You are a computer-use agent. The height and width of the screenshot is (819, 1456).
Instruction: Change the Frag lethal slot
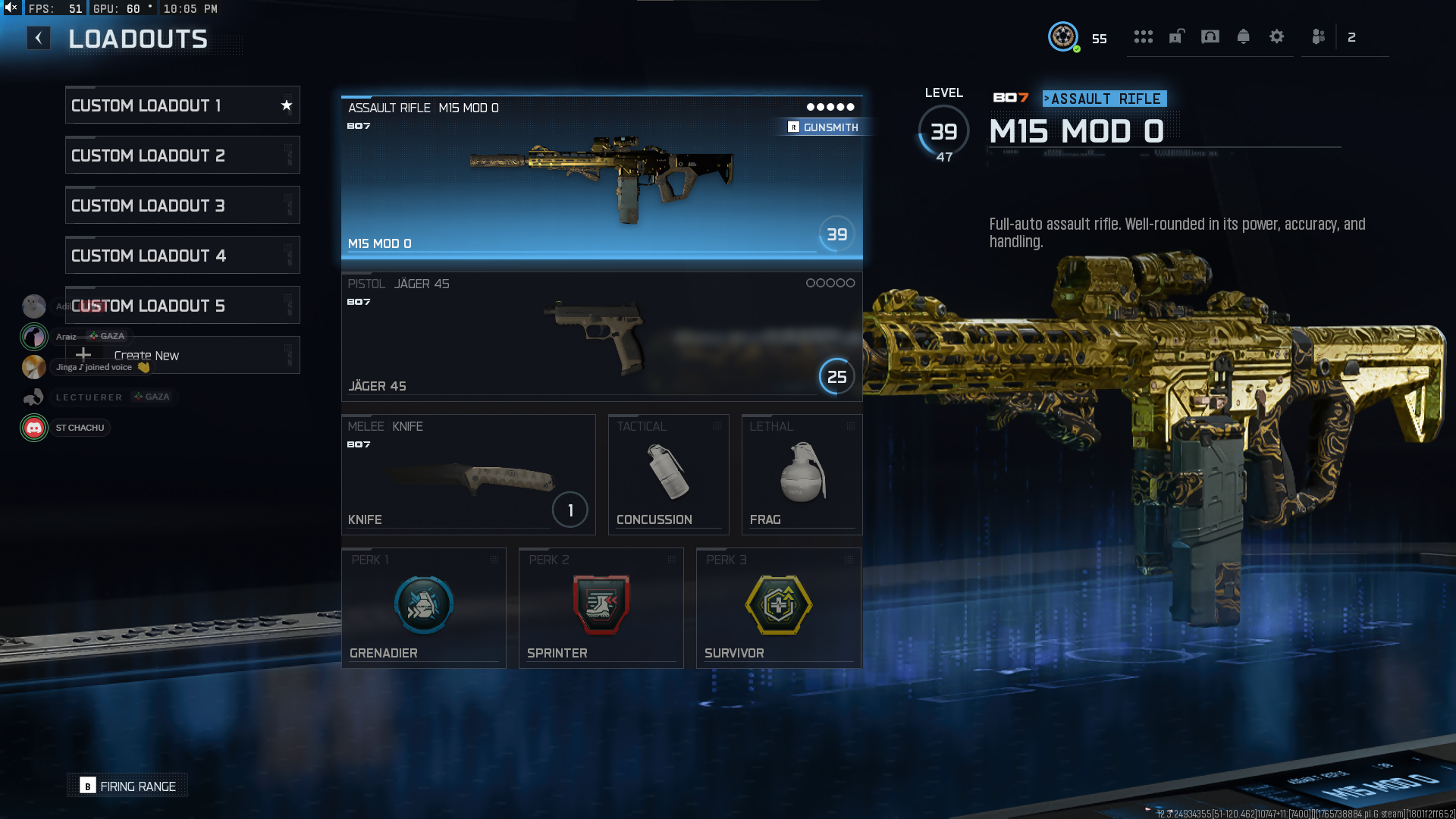pos(802,475)
